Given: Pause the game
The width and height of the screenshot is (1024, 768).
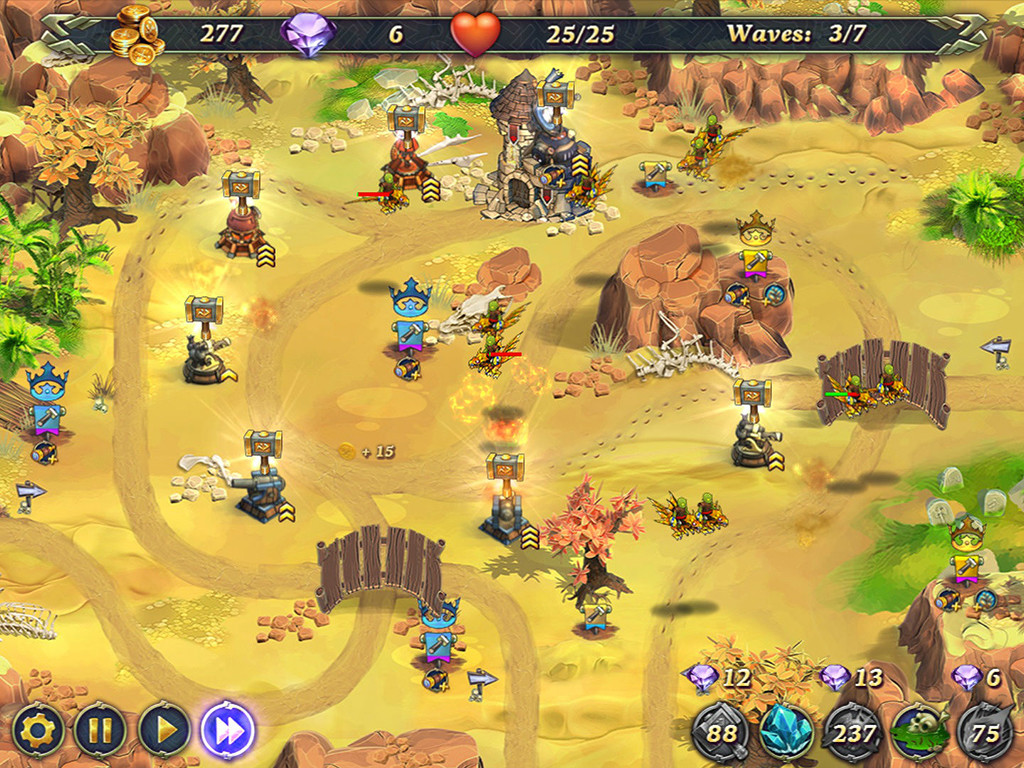Looking at the screenshot, I should pos(101,731).
